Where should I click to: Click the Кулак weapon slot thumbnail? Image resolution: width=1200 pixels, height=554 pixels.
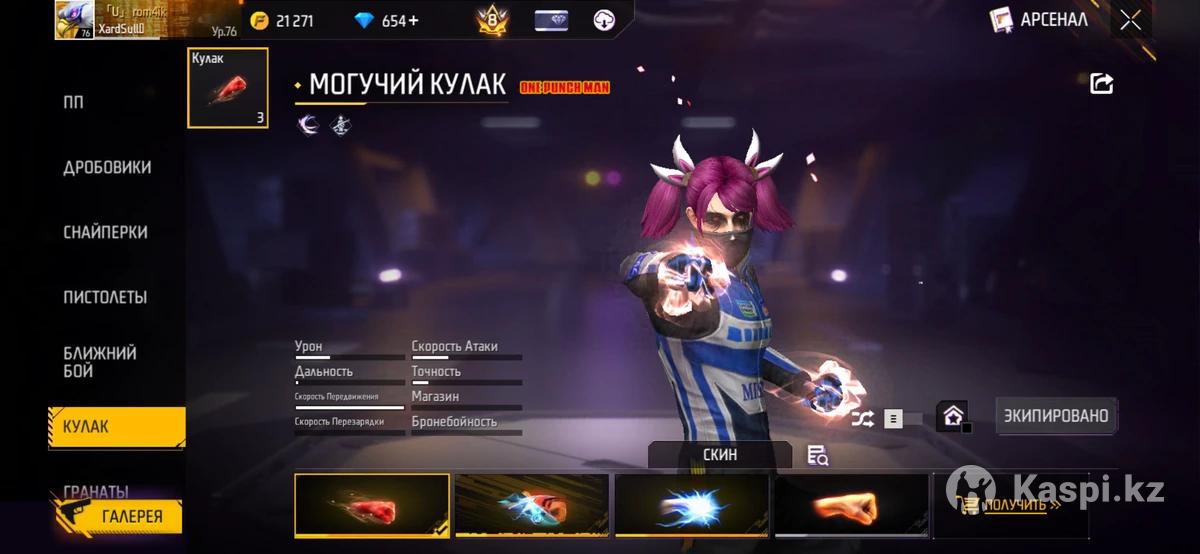pos(228,88)
